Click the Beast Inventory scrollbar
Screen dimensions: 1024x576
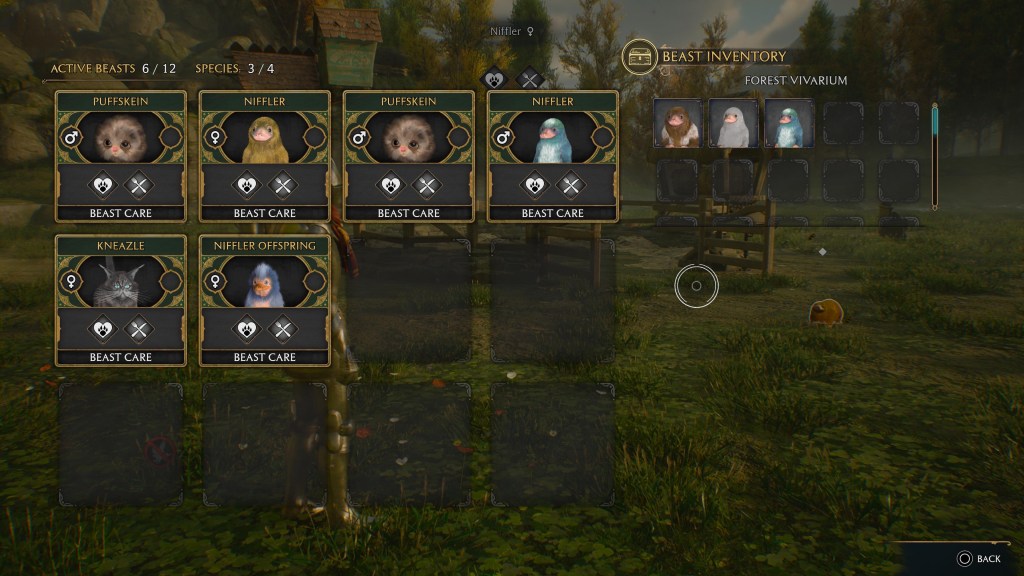[x=936, y=155]
